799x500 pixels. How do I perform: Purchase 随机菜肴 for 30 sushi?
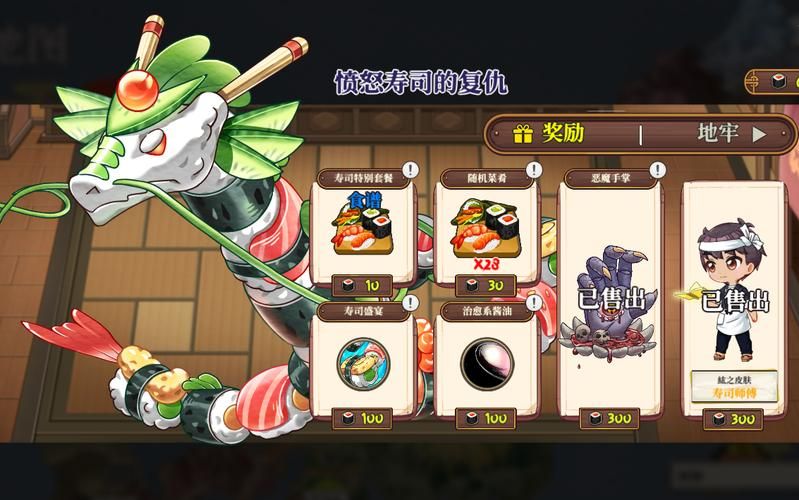click(x=487, y=285)
